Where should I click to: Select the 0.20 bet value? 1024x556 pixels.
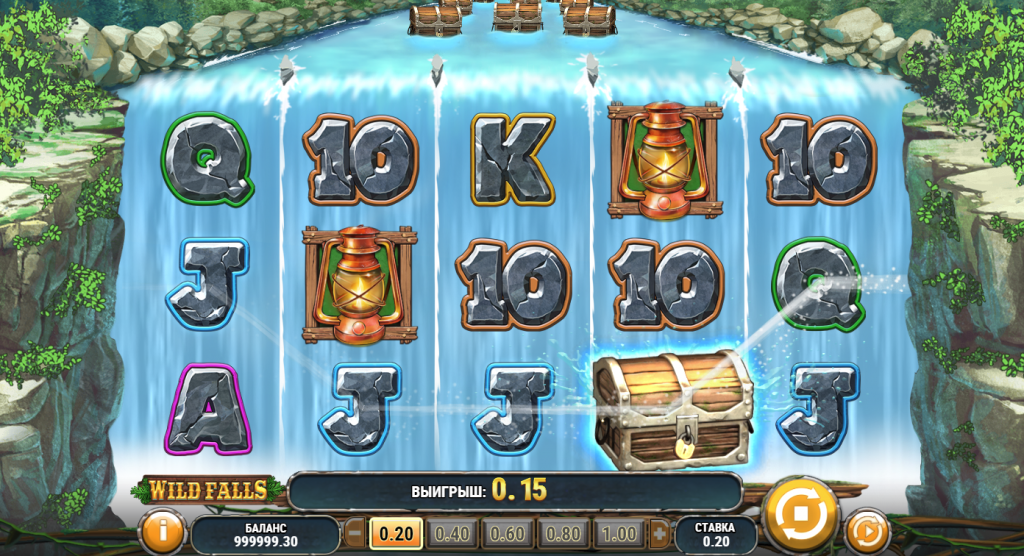(x=396, y=533)
